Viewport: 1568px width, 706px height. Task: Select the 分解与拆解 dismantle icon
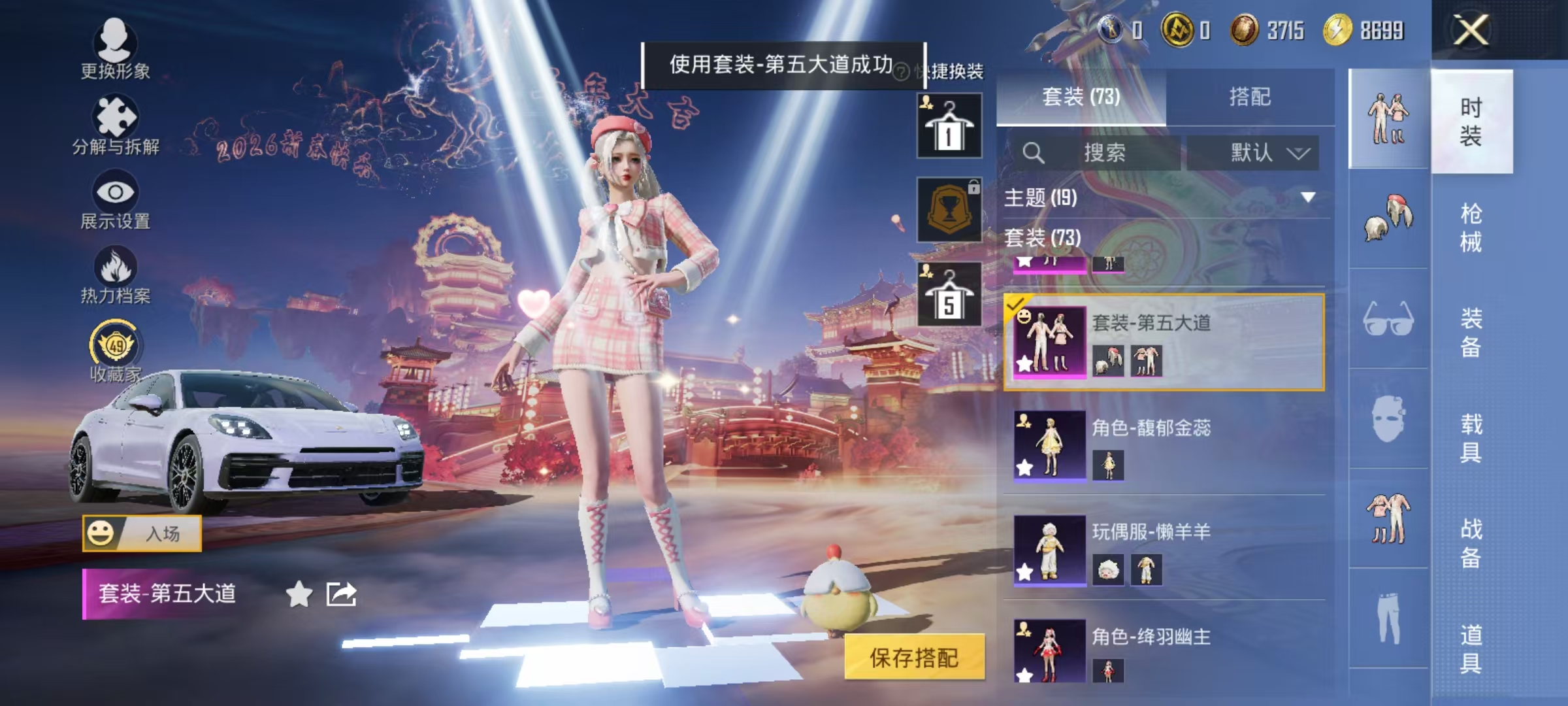(x=116, y=114)
